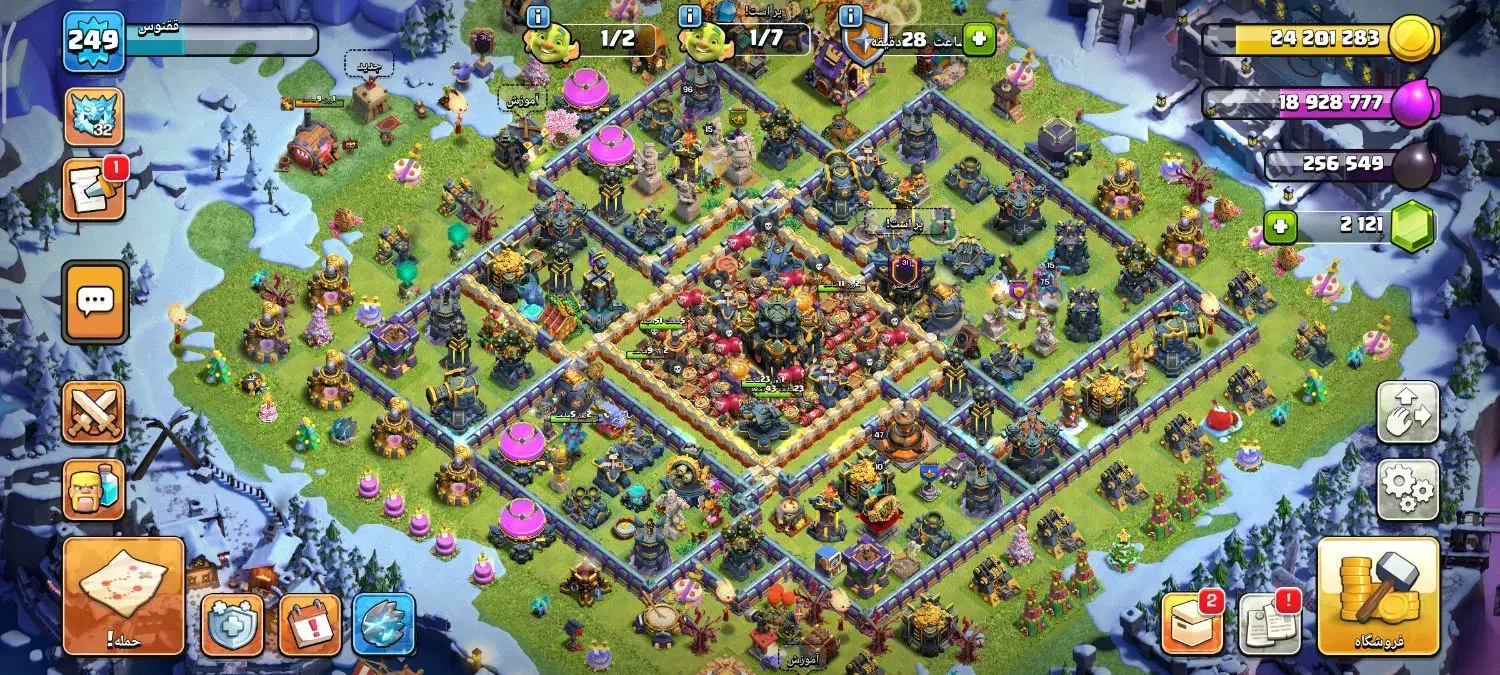The height and width of the screenshot is (675, 1500).
Task: Open the crossed swords attack log
Action: click(x=94, y=412)
